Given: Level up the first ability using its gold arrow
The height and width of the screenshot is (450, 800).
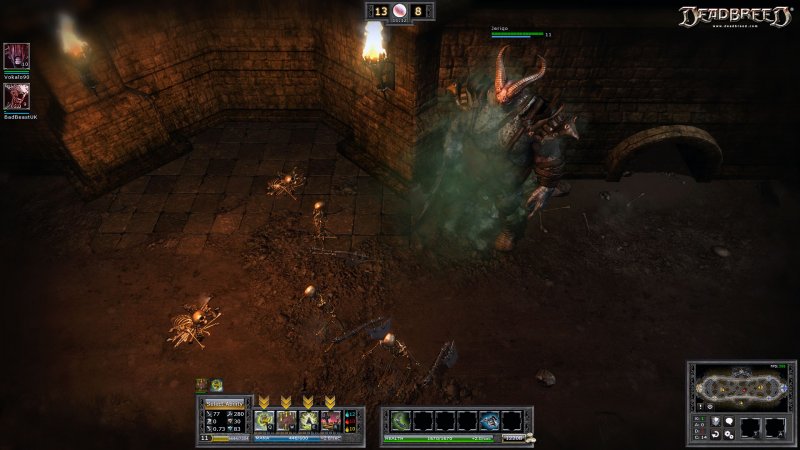Looking at the screenshot, I should [263, 402].
